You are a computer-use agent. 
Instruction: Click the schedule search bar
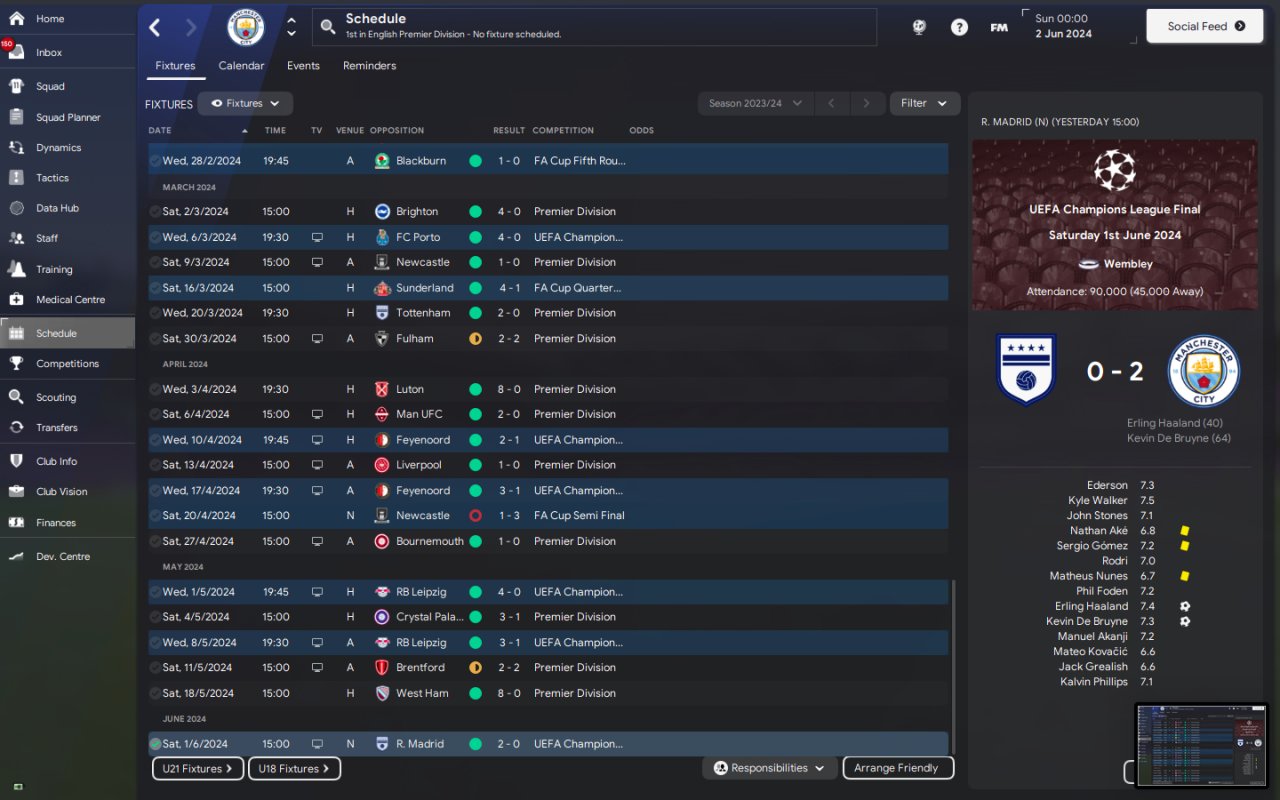(x=595, y=27)
